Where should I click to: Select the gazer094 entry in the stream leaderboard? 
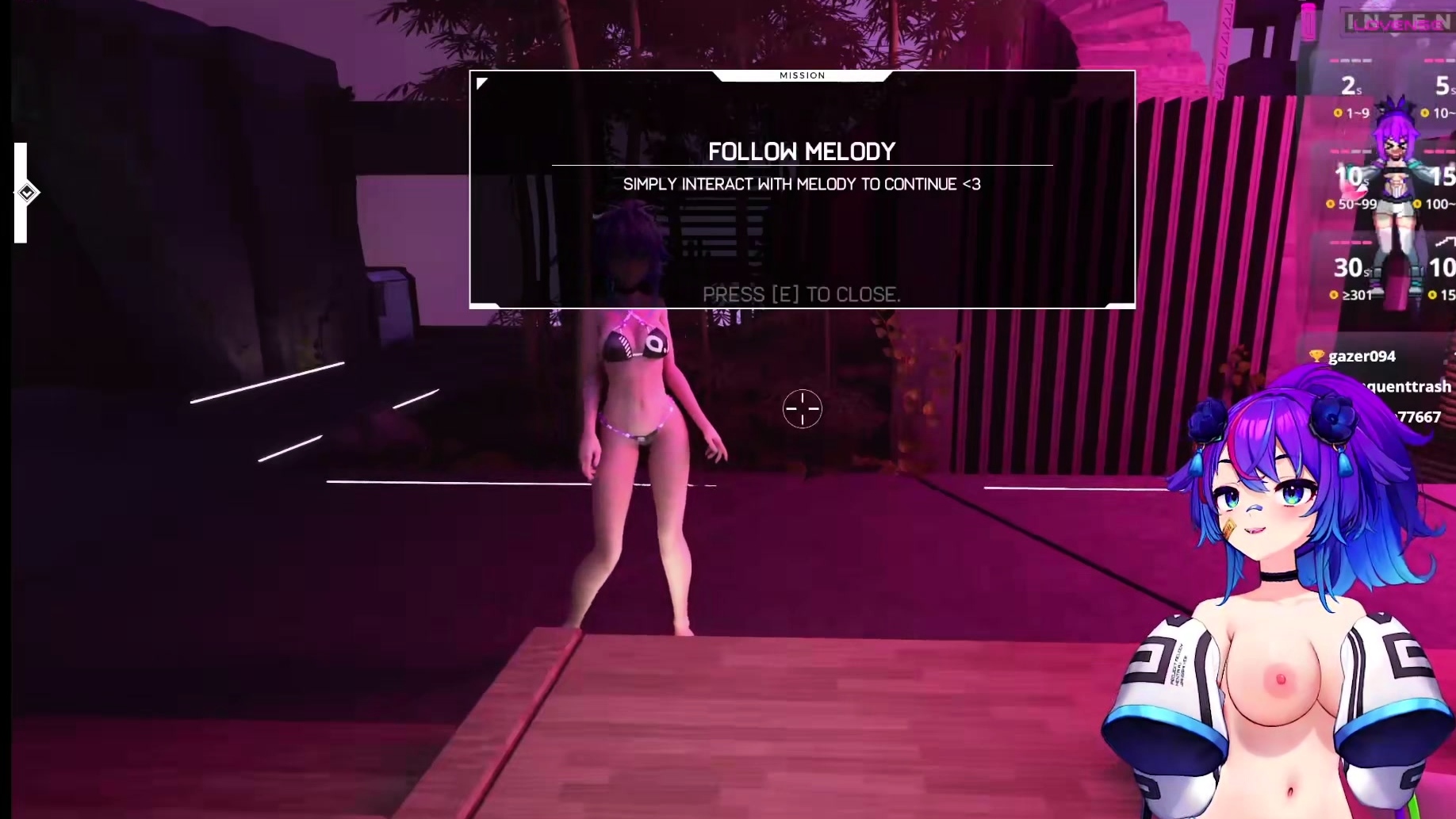(1361, 357)
